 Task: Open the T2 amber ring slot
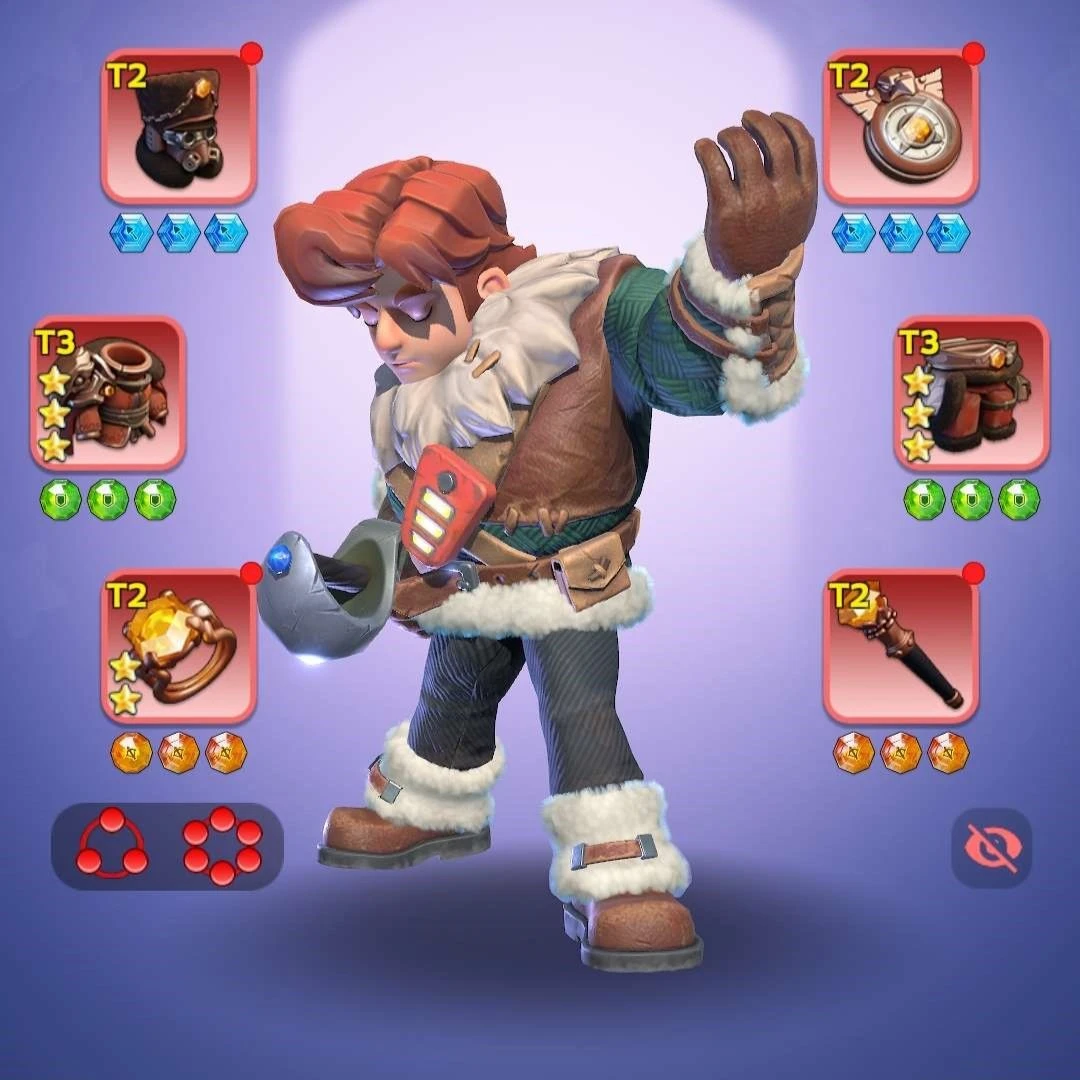click(x=179, y=647)
